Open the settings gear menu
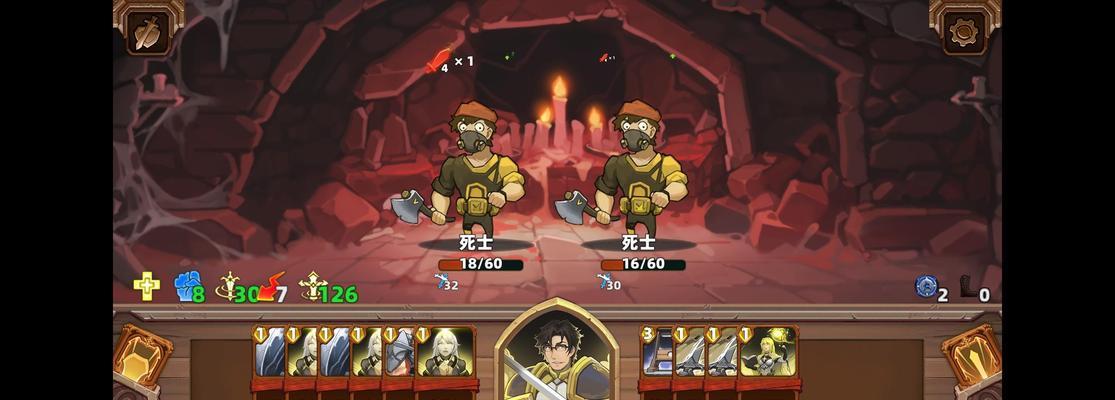 [x=964, y=32]
